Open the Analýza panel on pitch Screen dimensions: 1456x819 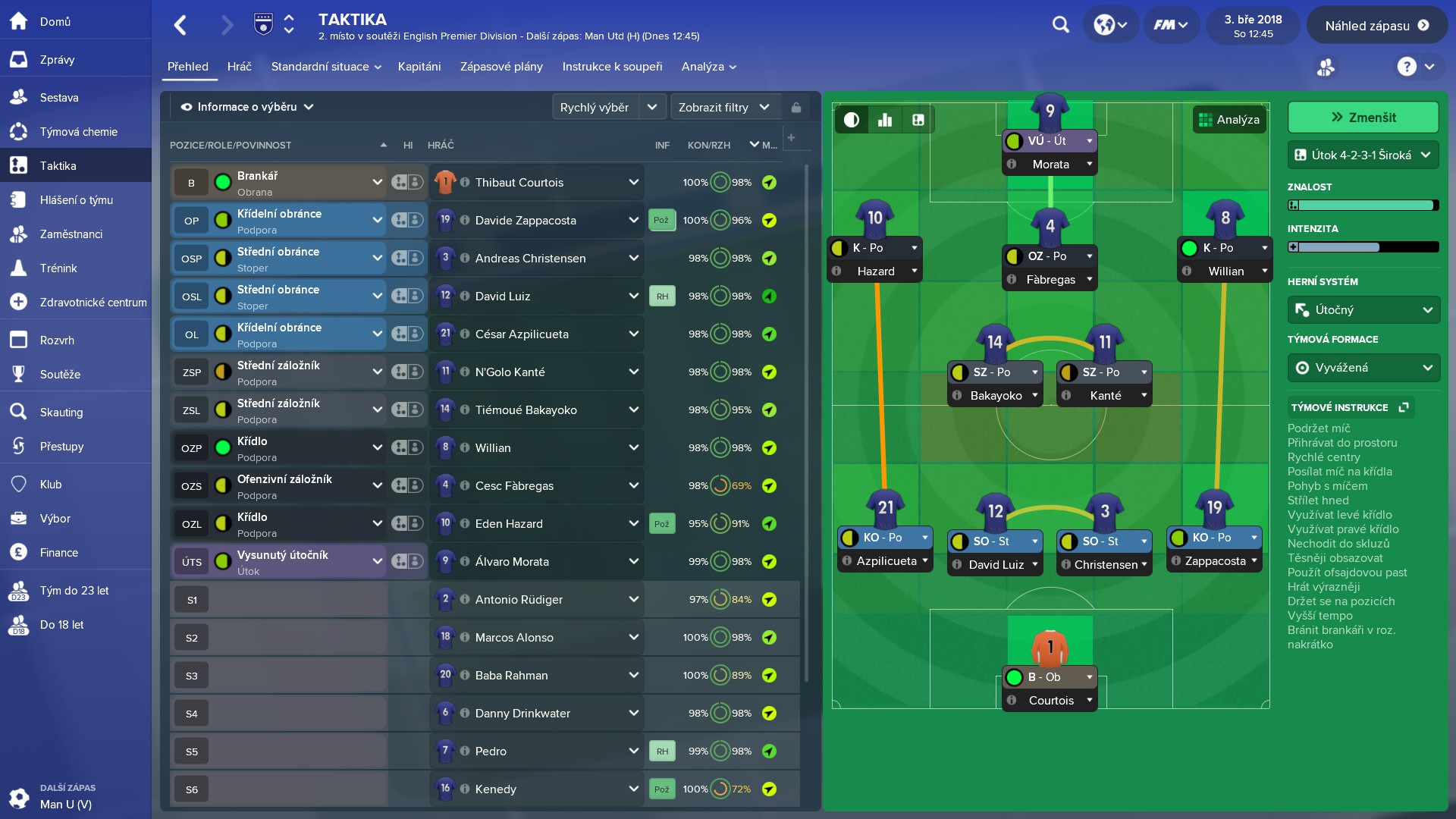1229,119
